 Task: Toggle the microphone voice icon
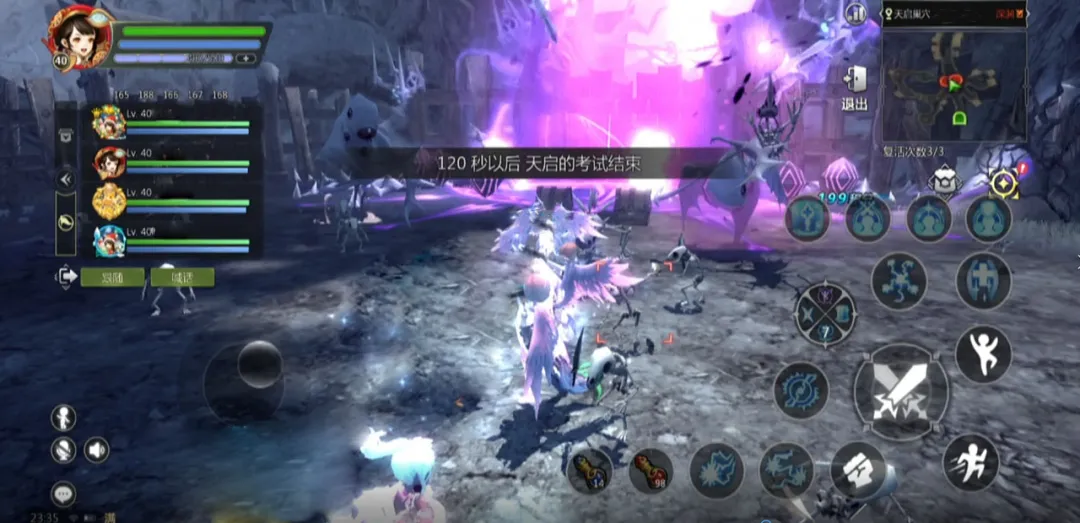(x=64, y=450)
